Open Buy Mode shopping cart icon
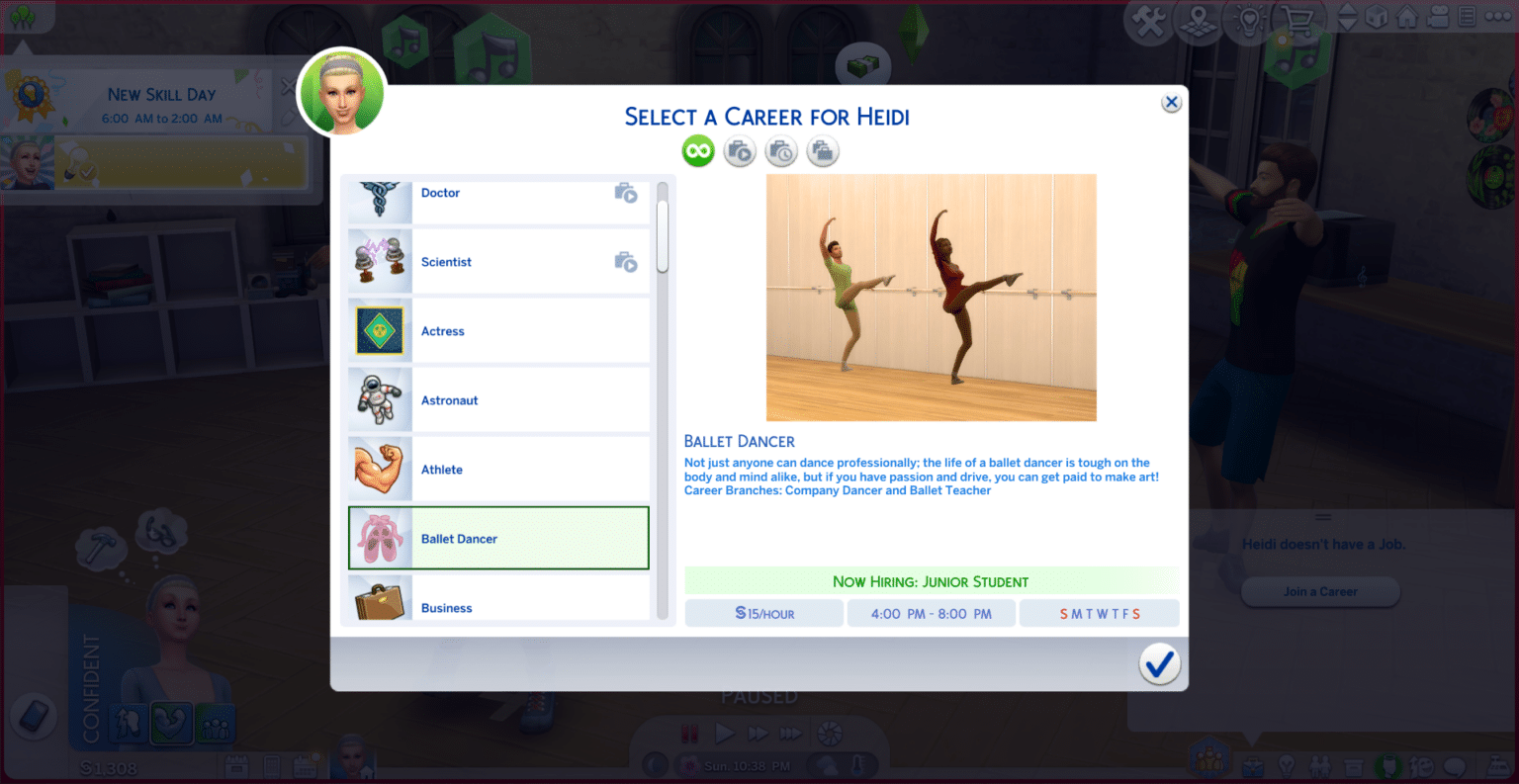The image size is (1519, 784). click(1296, 16)
